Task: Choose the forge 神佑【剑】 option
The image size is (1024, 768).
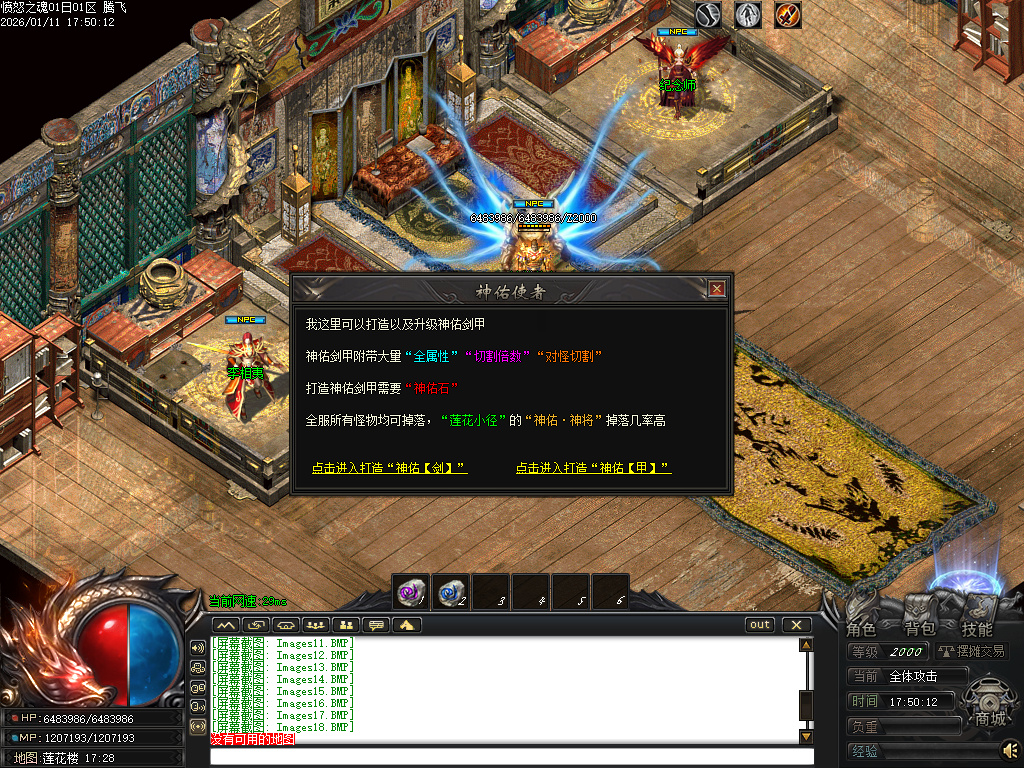Action: click(x=389, y=468)
